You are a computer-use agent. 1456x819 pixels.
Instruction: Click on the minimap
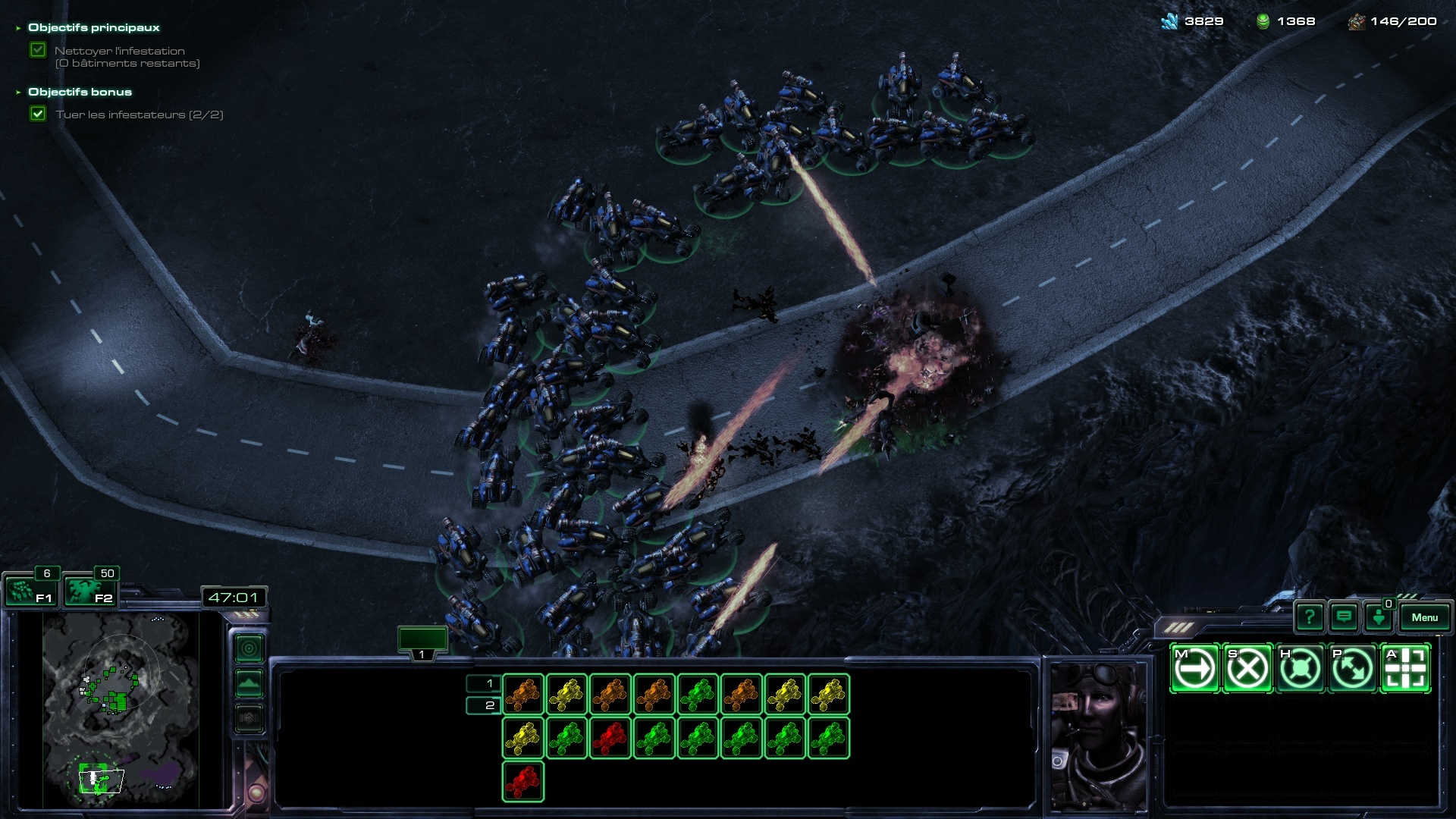(x=121, y=709)
